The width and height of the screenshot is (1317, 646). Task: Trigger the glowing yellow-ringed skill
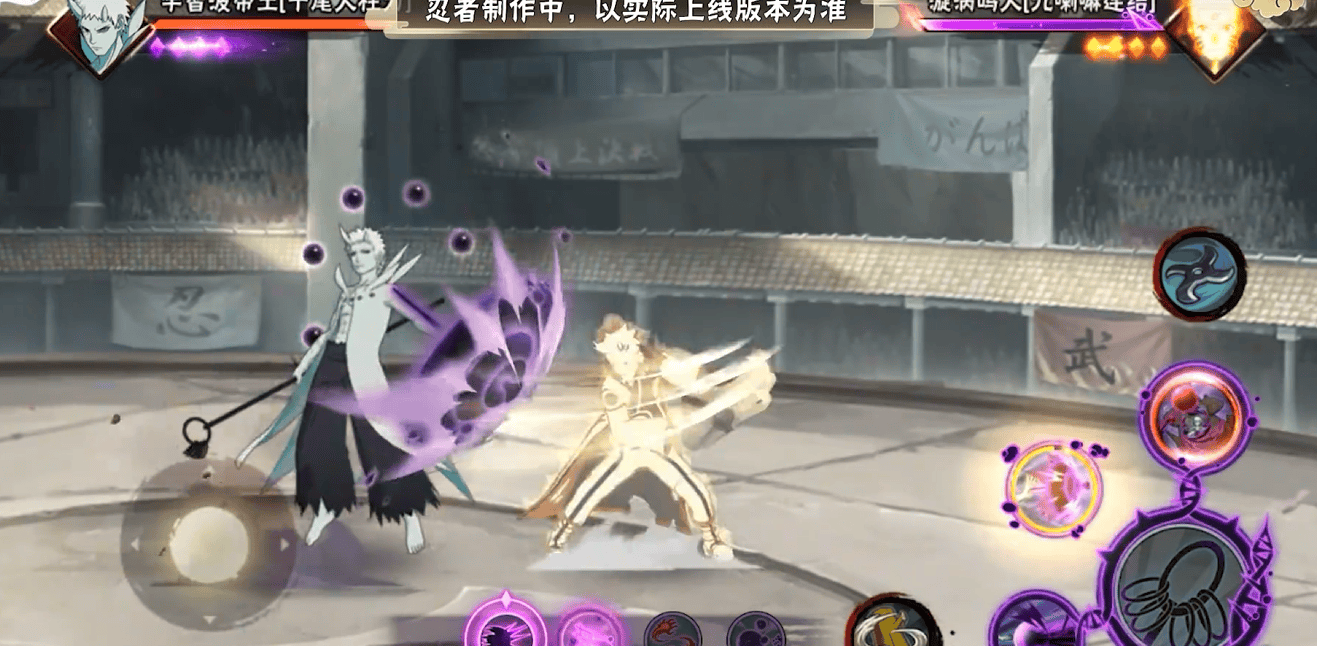1052,488
